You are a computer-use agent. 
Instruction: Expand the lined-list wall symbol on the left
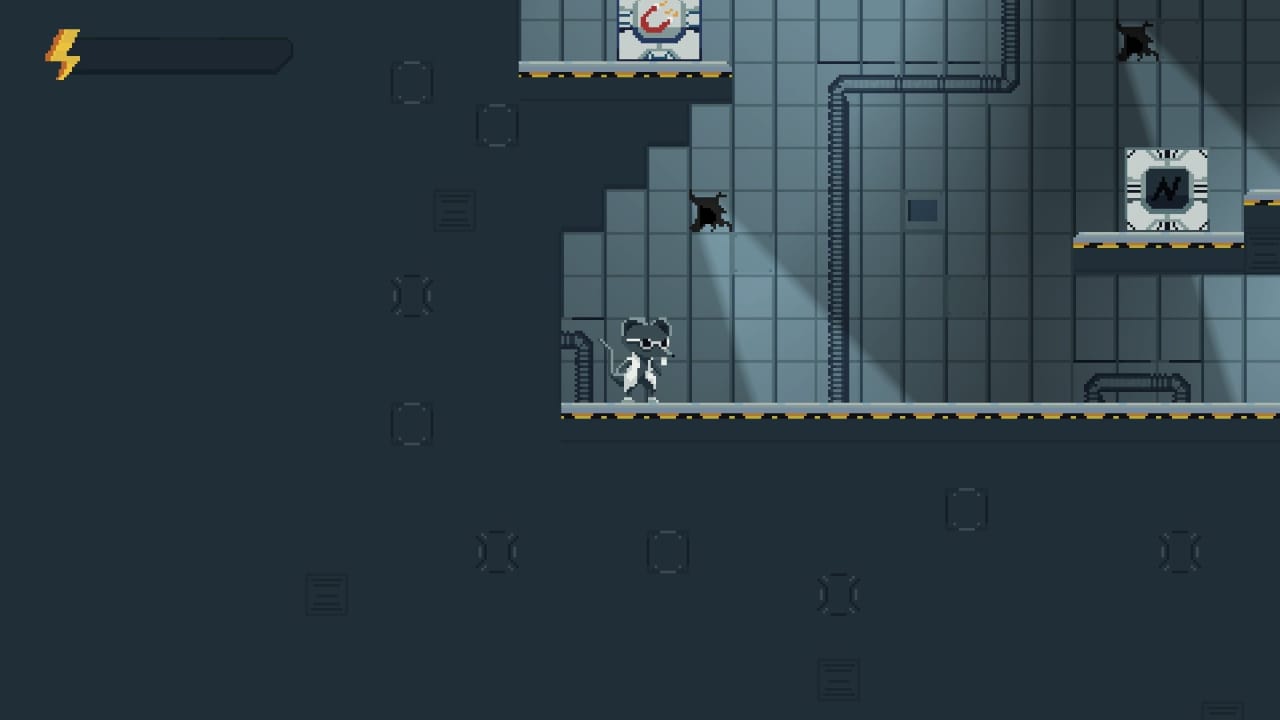point(455,211)
